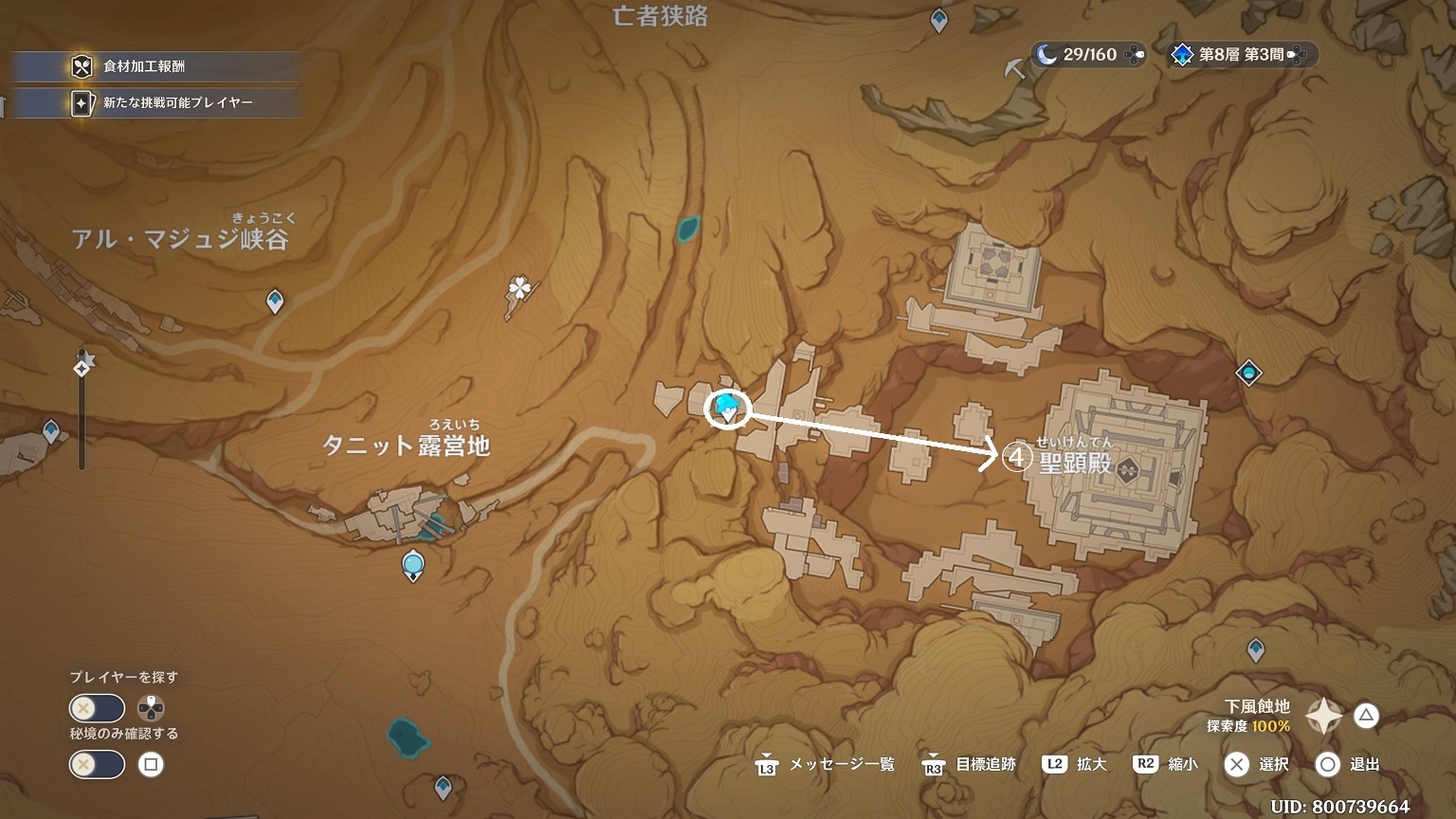Select the teleport waypoint circled in white

[728, 409]
